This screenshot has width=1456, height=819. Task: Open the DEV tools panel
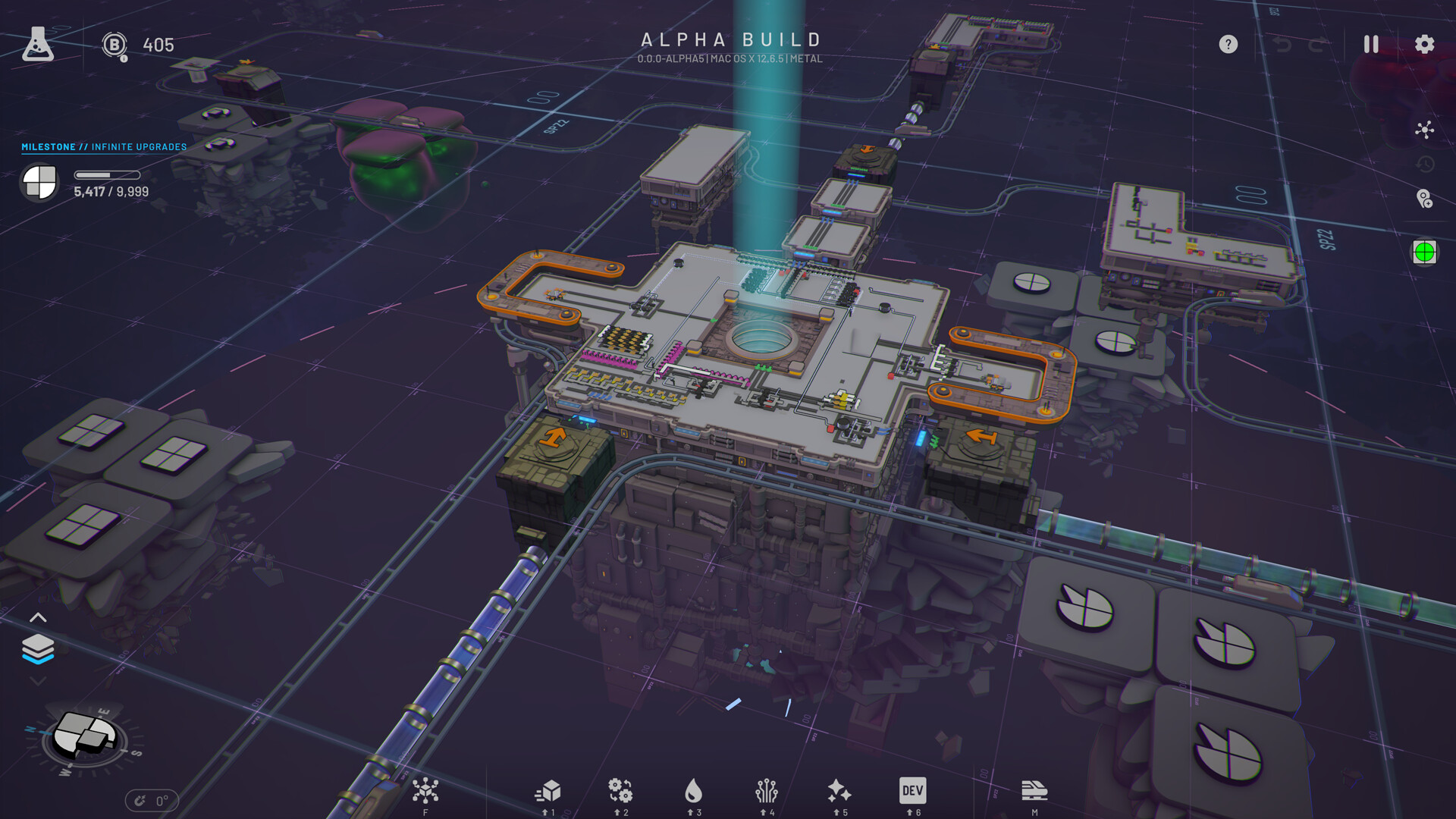pyautogui.click(x=912, y=791)
